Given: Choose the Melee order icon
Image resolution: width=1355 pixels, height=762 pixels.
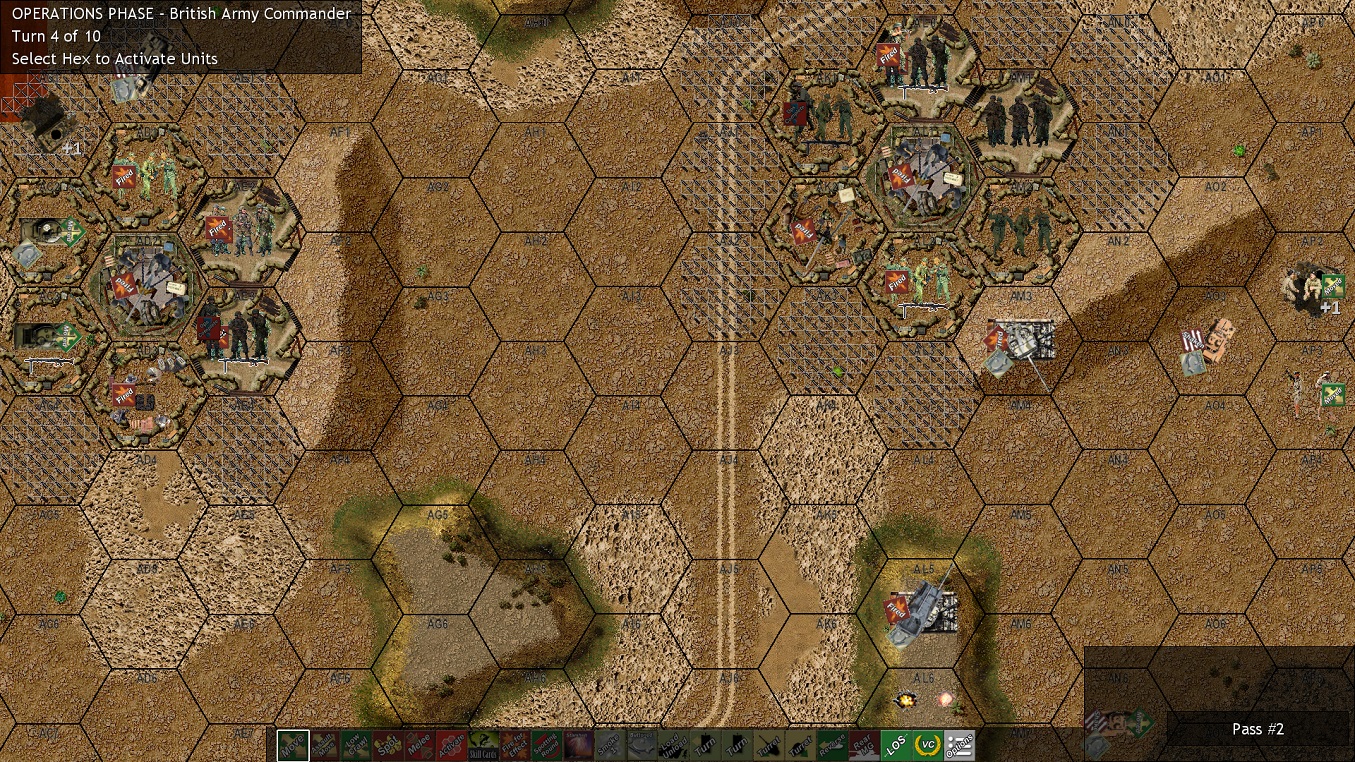Looking at the screenshot, I should [x=420, y=745].
